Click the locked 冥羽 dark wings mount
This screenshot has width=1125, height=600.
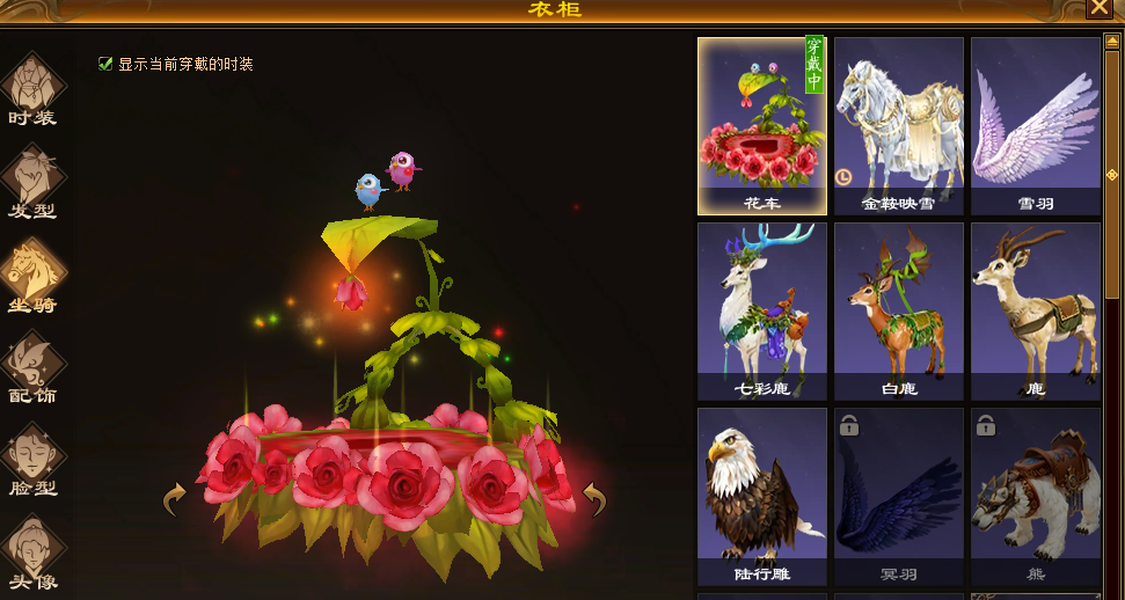pyautogui.click(x=899, y=496)
